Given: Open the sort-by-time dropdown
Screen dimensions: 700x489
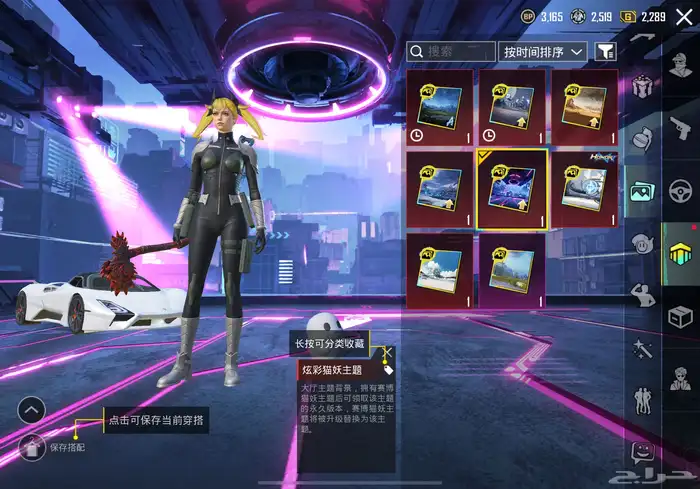Looking at the screenshot, I should (x=542, y=51).
